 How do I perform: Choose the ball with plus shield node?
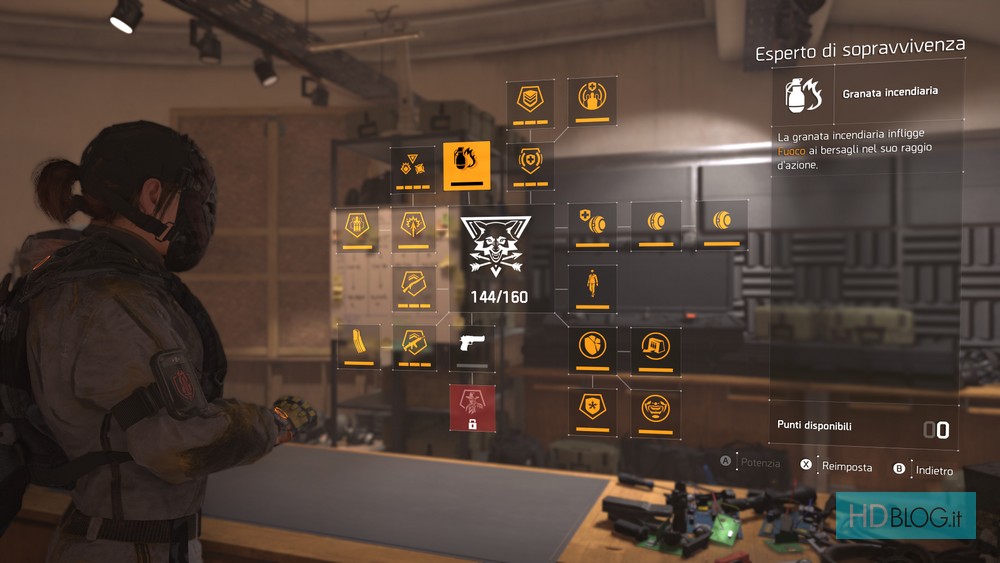[592, 225]
